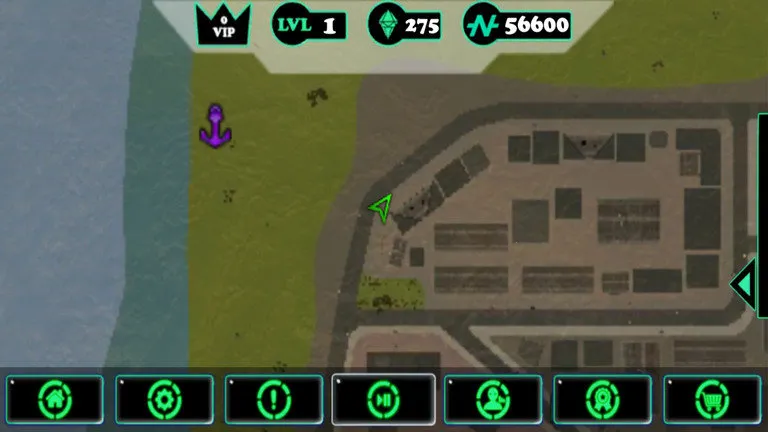Open the home menu button

click(54, 400)
